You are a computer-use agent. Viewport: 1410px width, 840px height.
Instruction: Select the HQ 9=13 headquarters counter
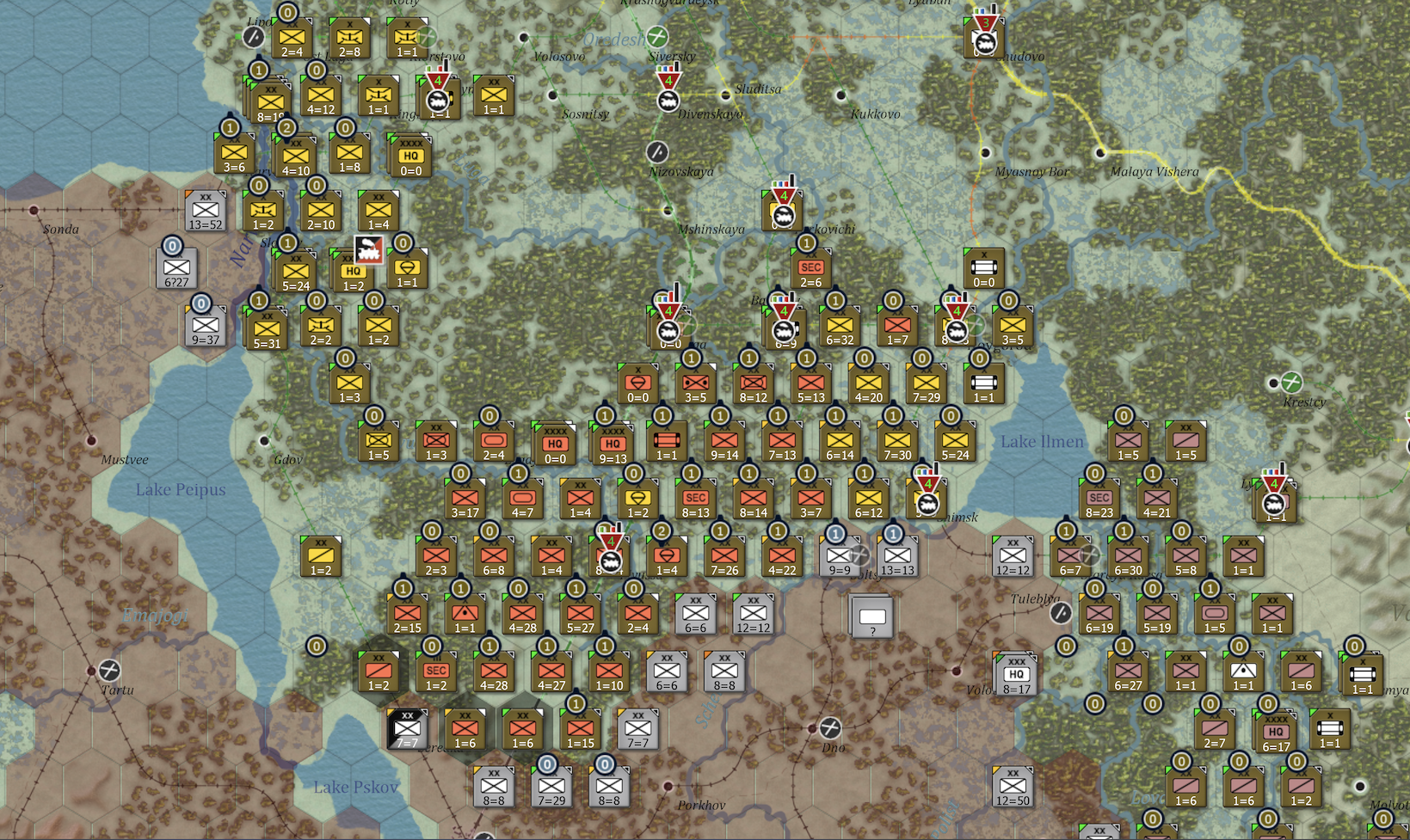click(613, 444)
